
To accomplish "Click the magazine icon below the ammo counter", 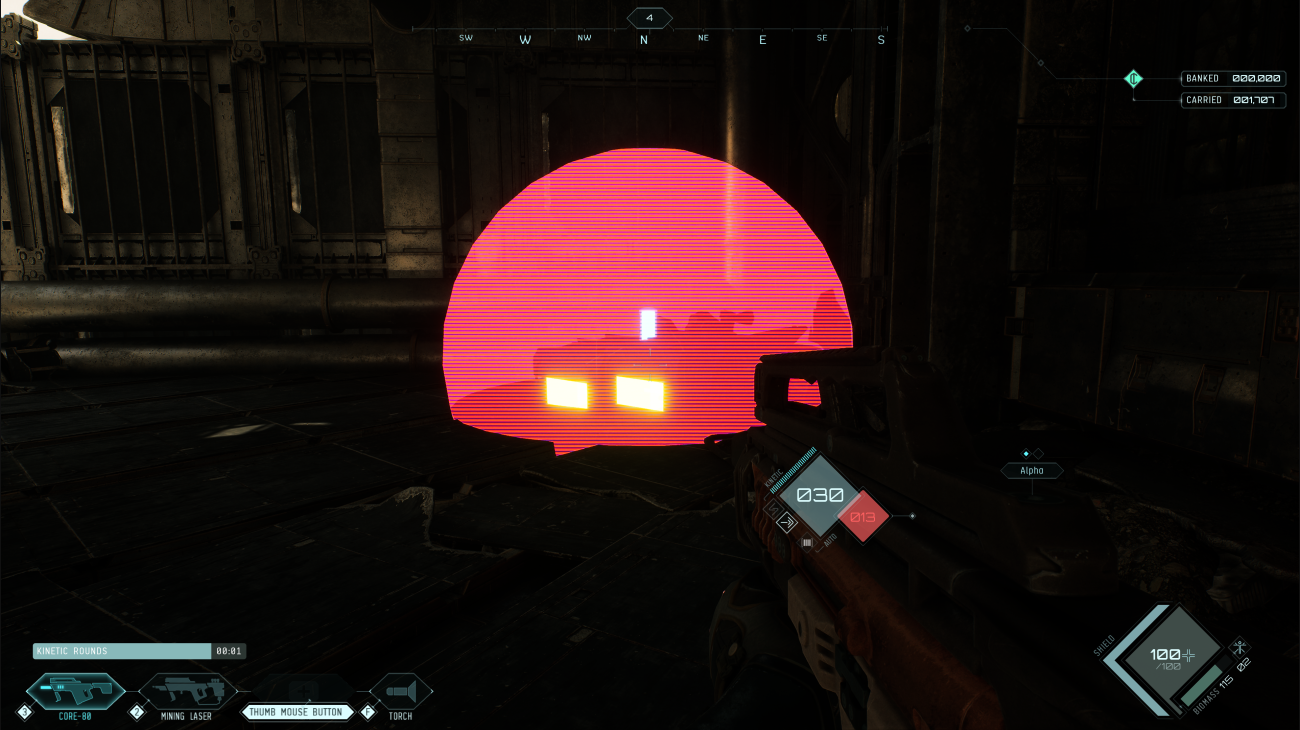I will pyautogui.click(x=807, y=541).
